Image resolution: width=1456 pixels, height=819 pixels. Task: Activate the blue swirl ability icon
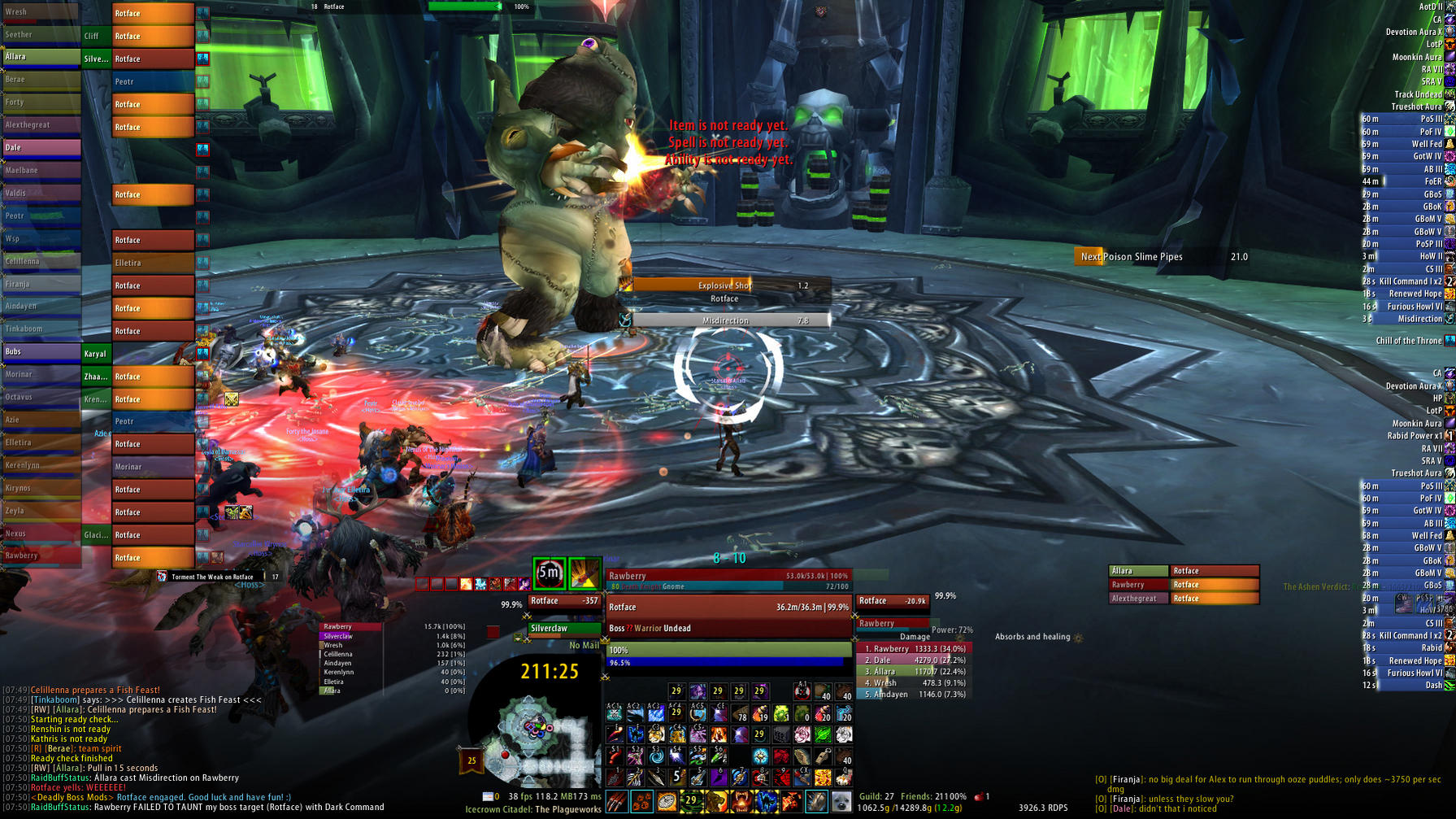click(x=656, y=756)
